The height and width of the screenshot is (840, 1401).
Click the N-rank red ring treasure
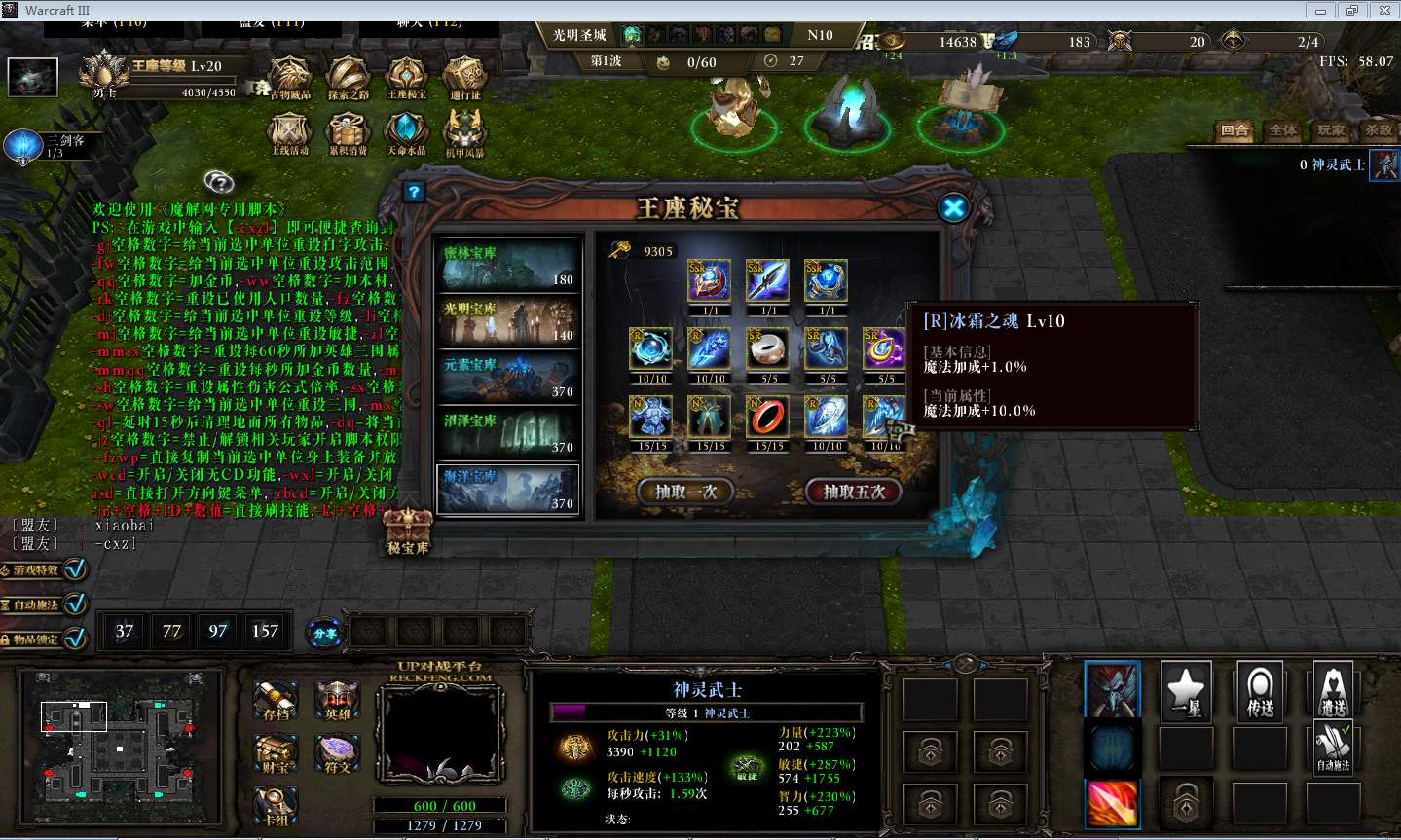click(x=768, y=417)
